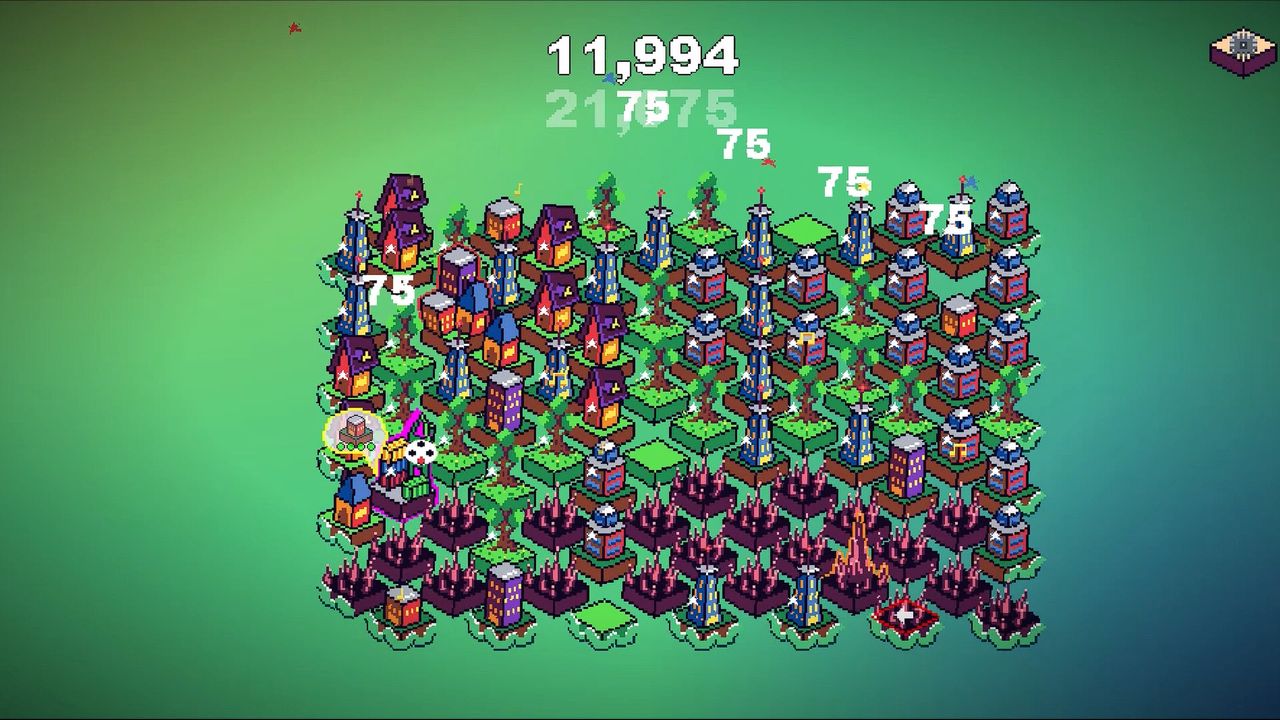Select the red-outlined corrupted tile
Screen dimensions: 1280x720
coord(903,615)
